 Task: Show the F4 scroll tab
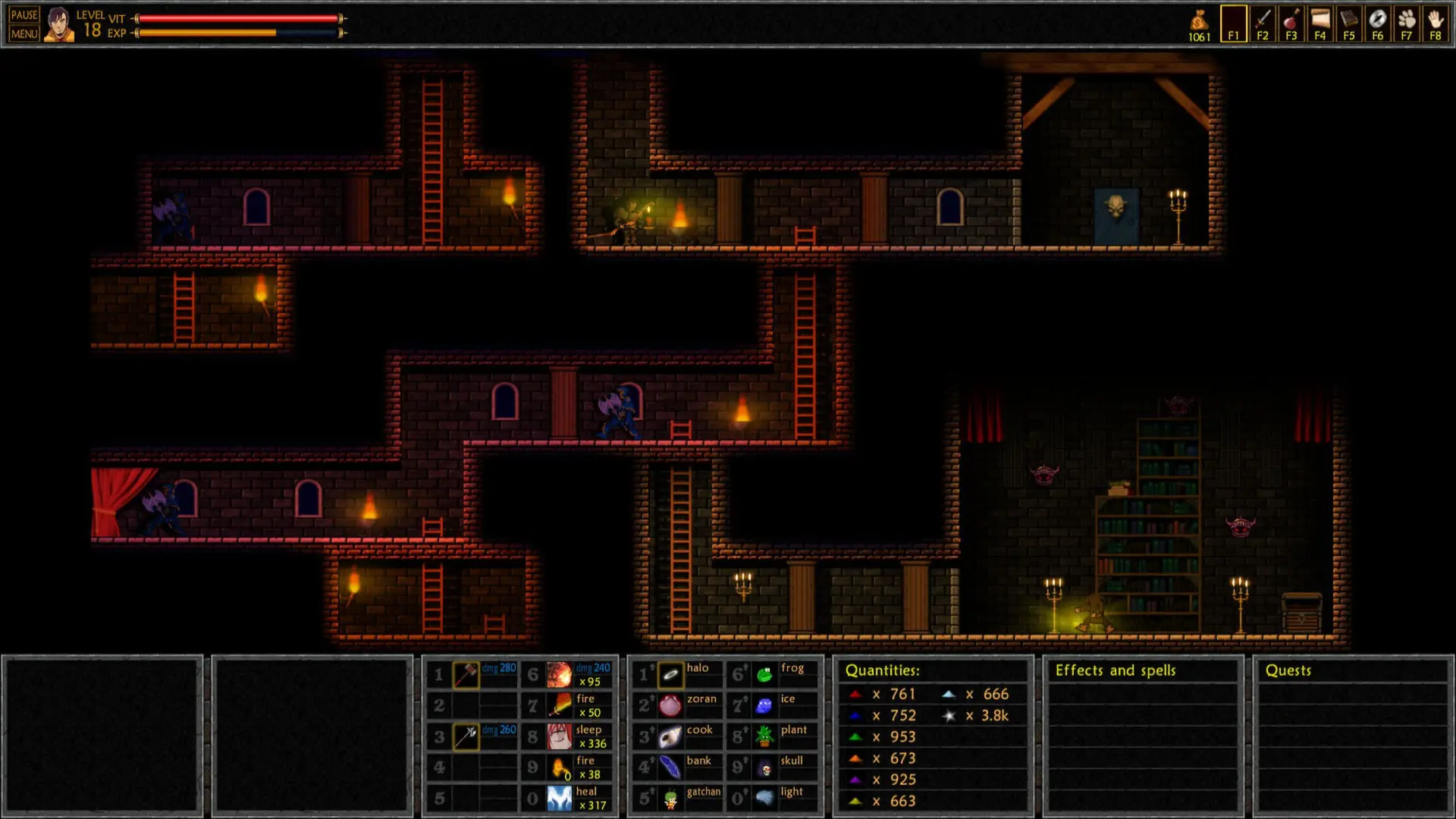[1320, 24]
